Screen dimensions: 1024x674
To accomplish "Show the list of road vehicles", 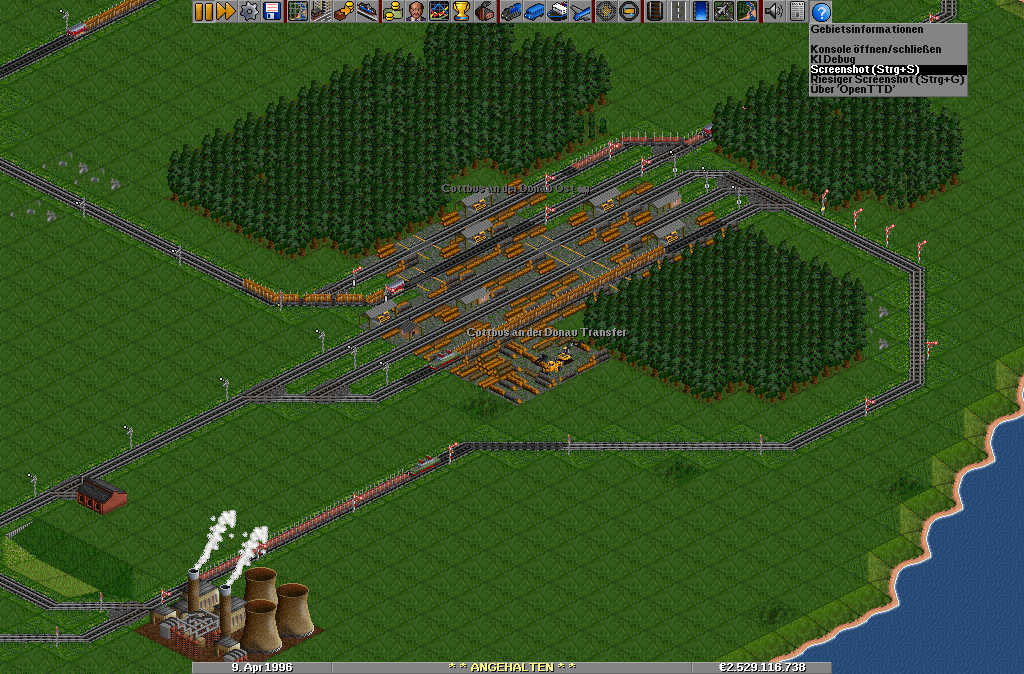I will point(534,12).
